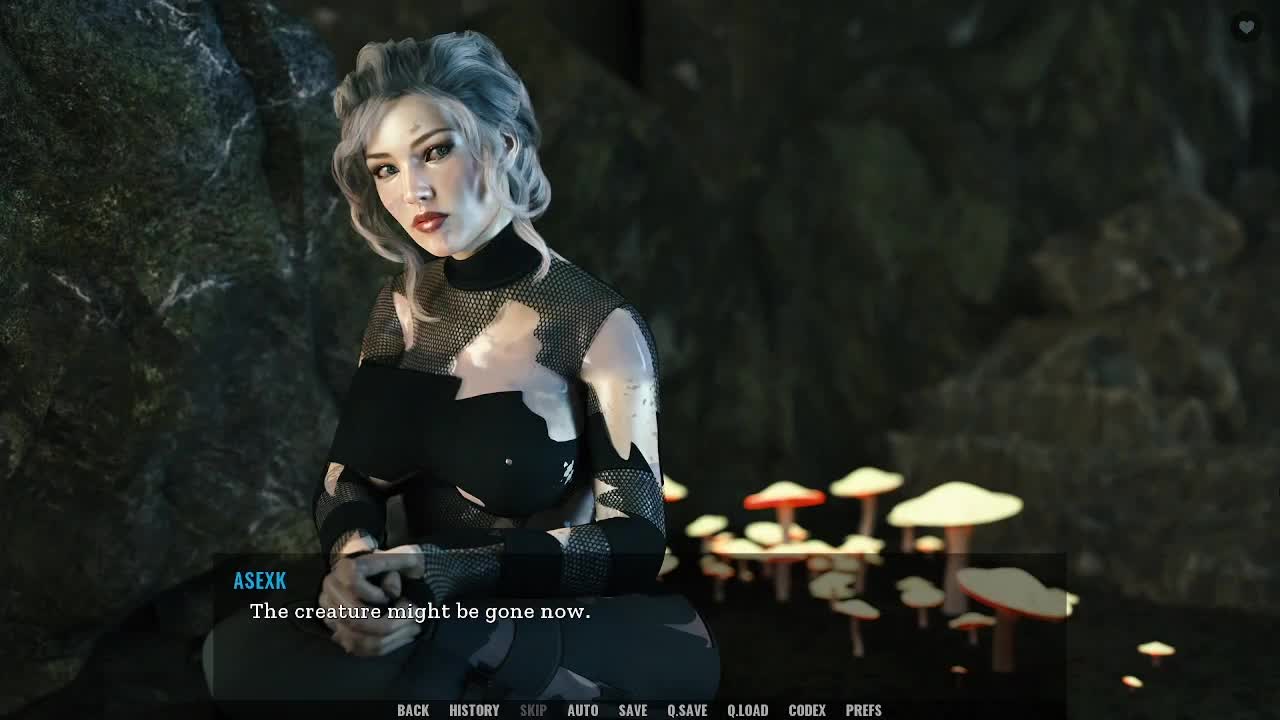Advance the dialogue text box
Viewport: 1280px width, 720px height.
click(640, 625)
